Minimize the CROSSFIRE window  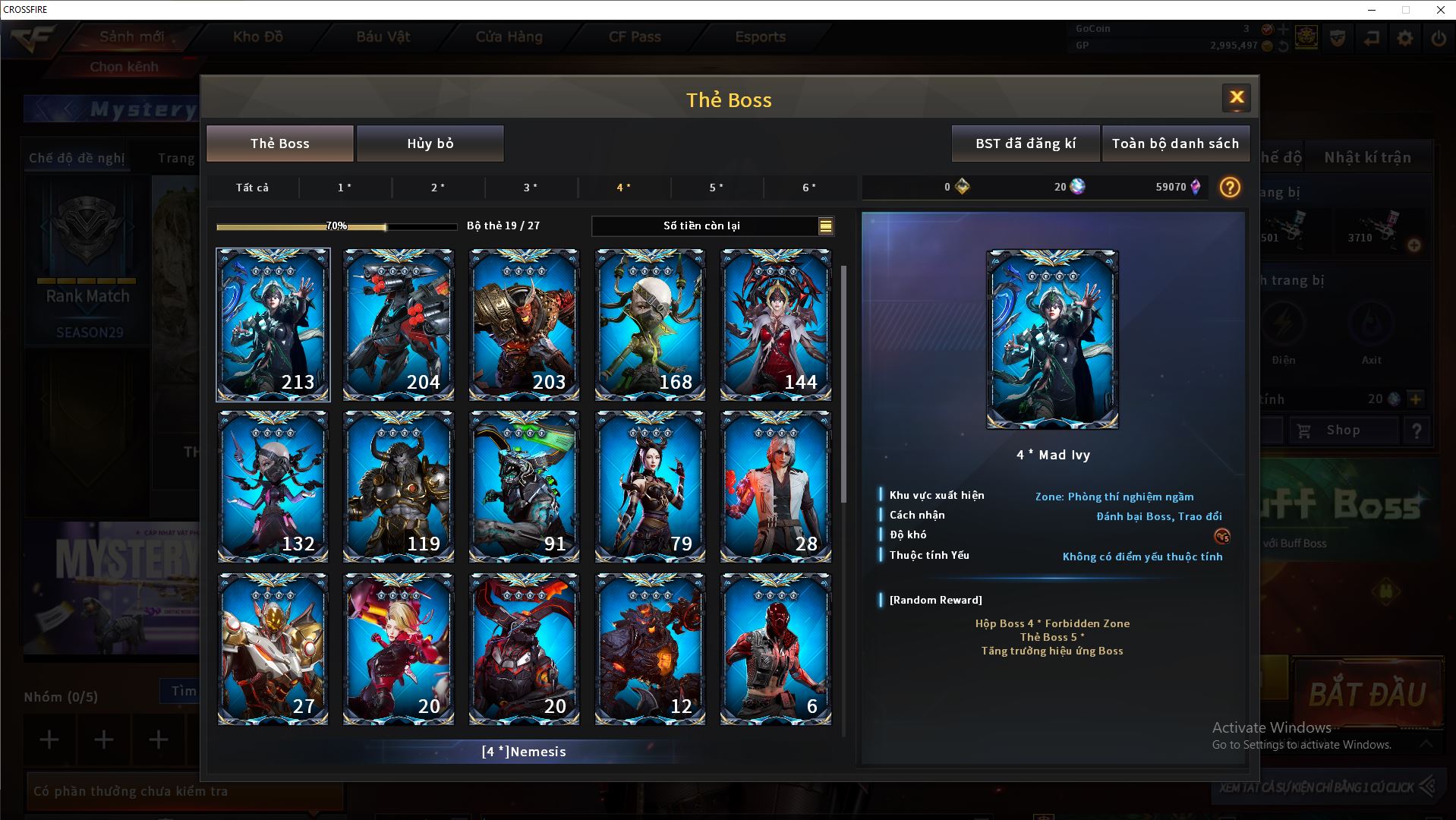pos(1372,10)
